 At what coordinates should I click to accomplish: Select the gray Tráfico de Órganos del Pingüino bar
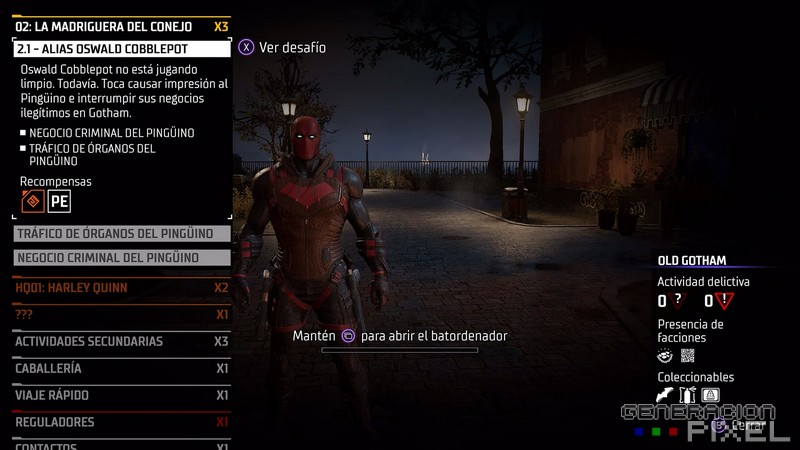click(122, 234)
